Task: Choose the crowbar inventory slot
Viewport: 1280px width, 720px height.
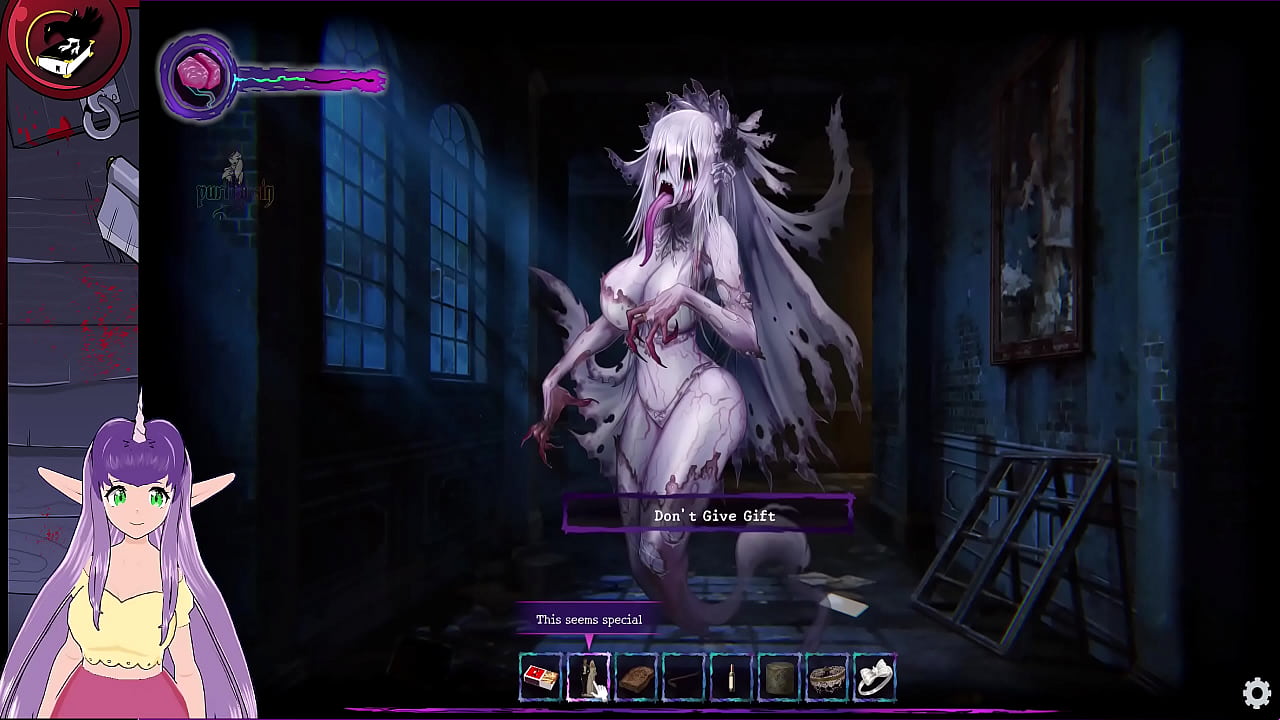Action: tap(684, 679)
